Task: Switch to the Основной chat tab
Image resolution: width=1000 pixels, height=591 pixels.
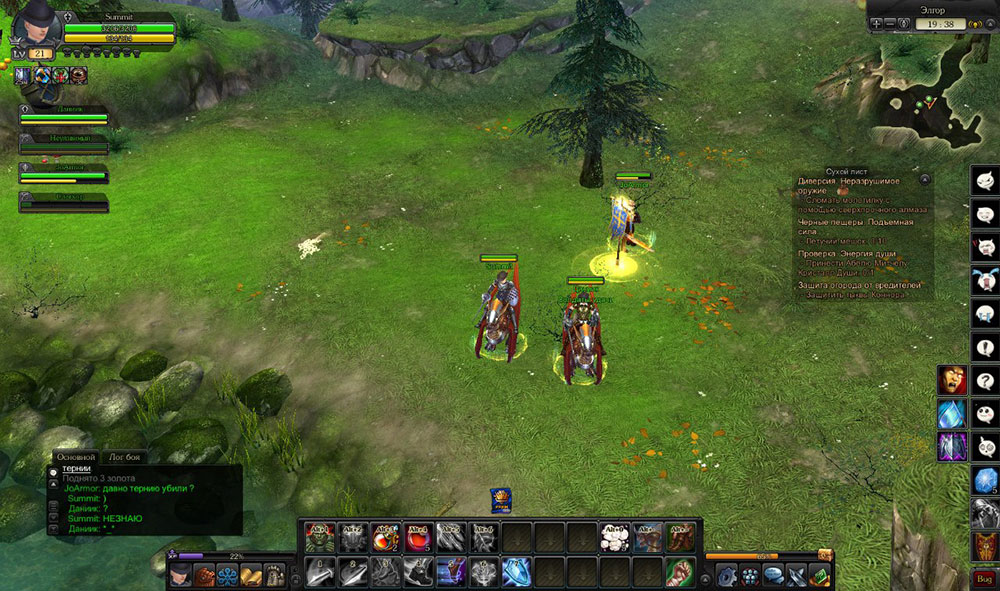Action: 76,456
